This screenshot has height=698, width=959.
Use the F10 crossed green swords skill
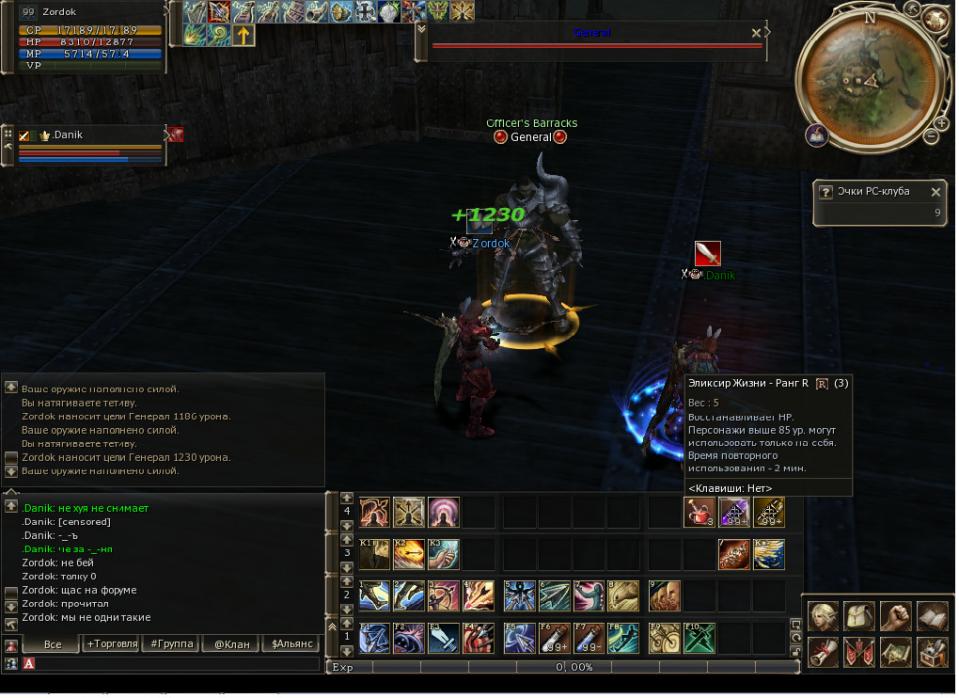[699, 637]
